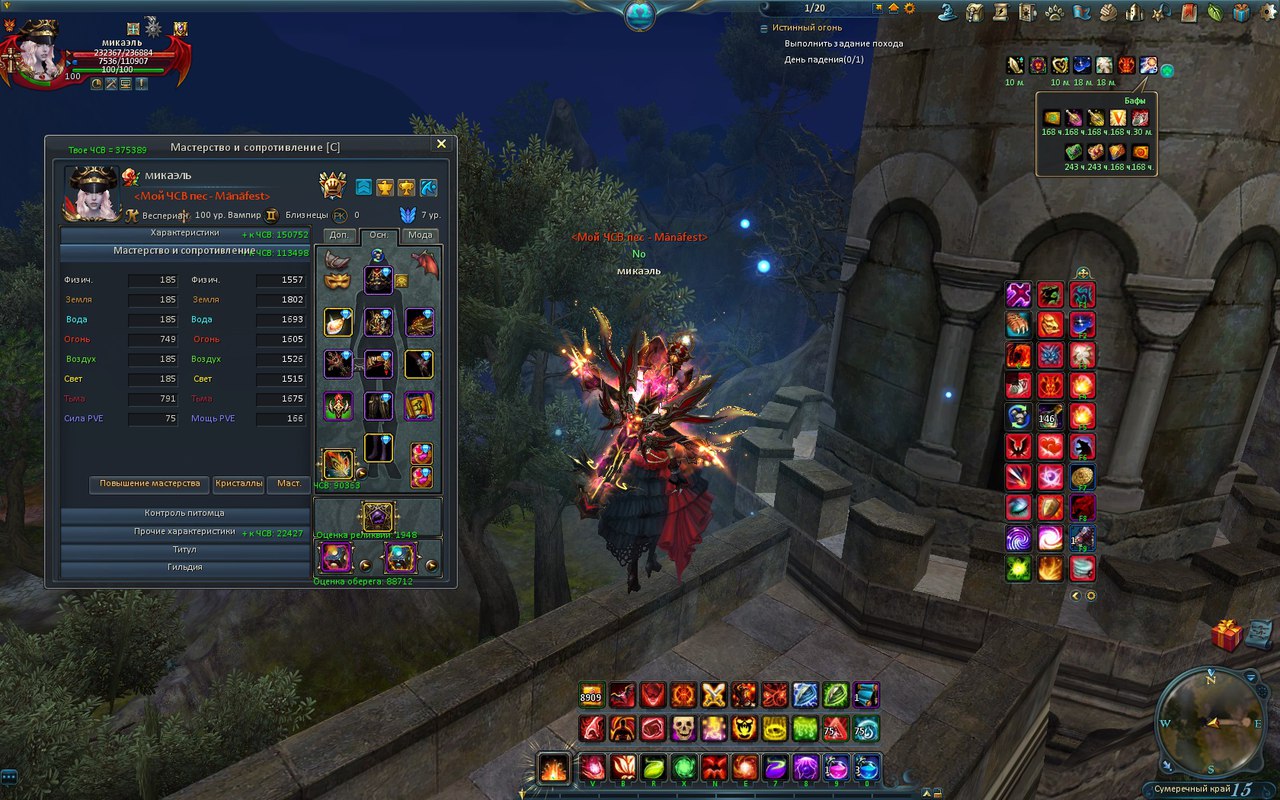Image resolution: width=1280 pixels, height=800 pixels.
Task: Select the yellow spellbook equipment slot
Action: click(x=419, y=406)
